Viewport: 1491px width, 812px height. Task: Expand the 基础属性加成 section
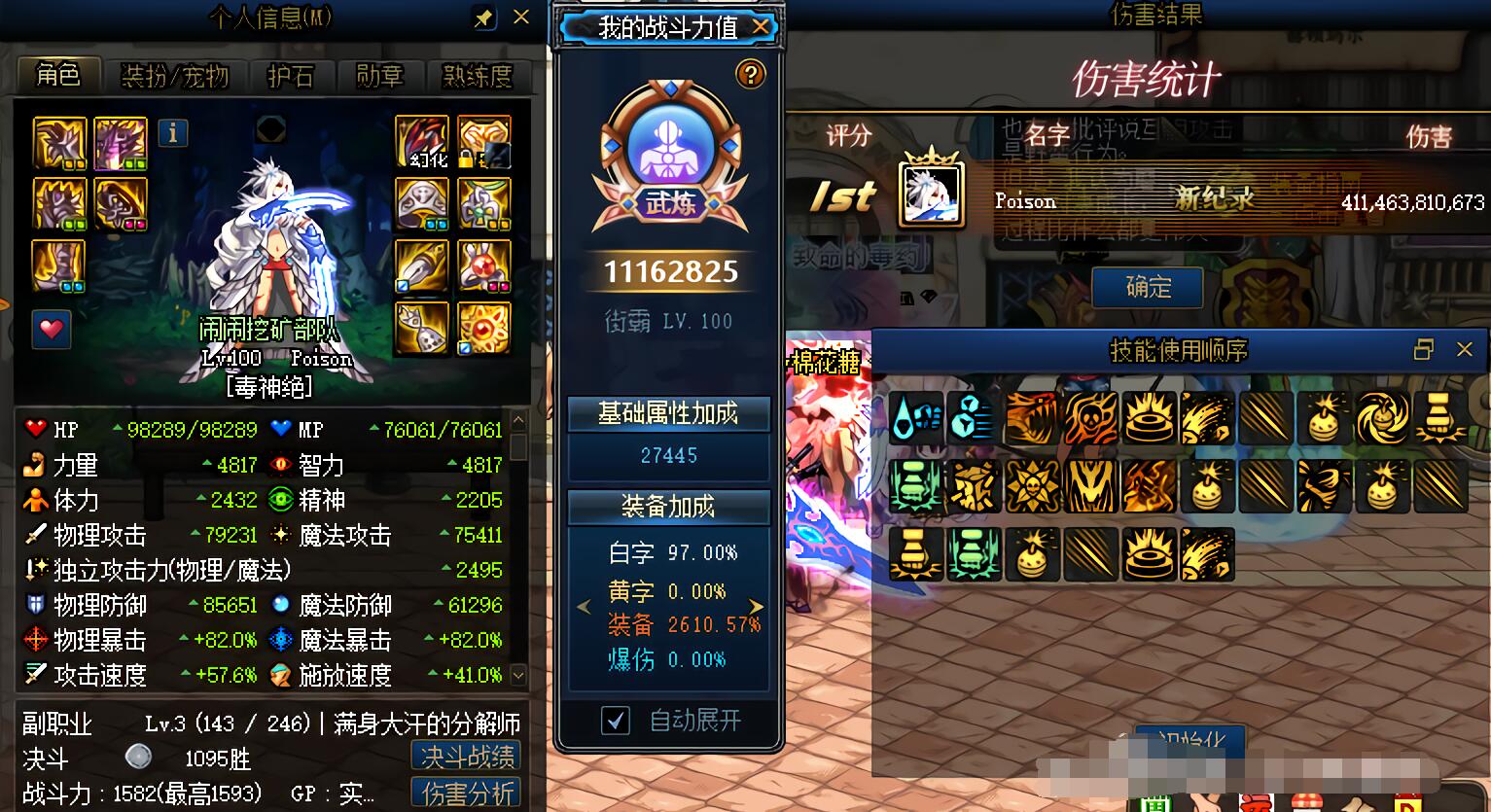coord(668,414)
